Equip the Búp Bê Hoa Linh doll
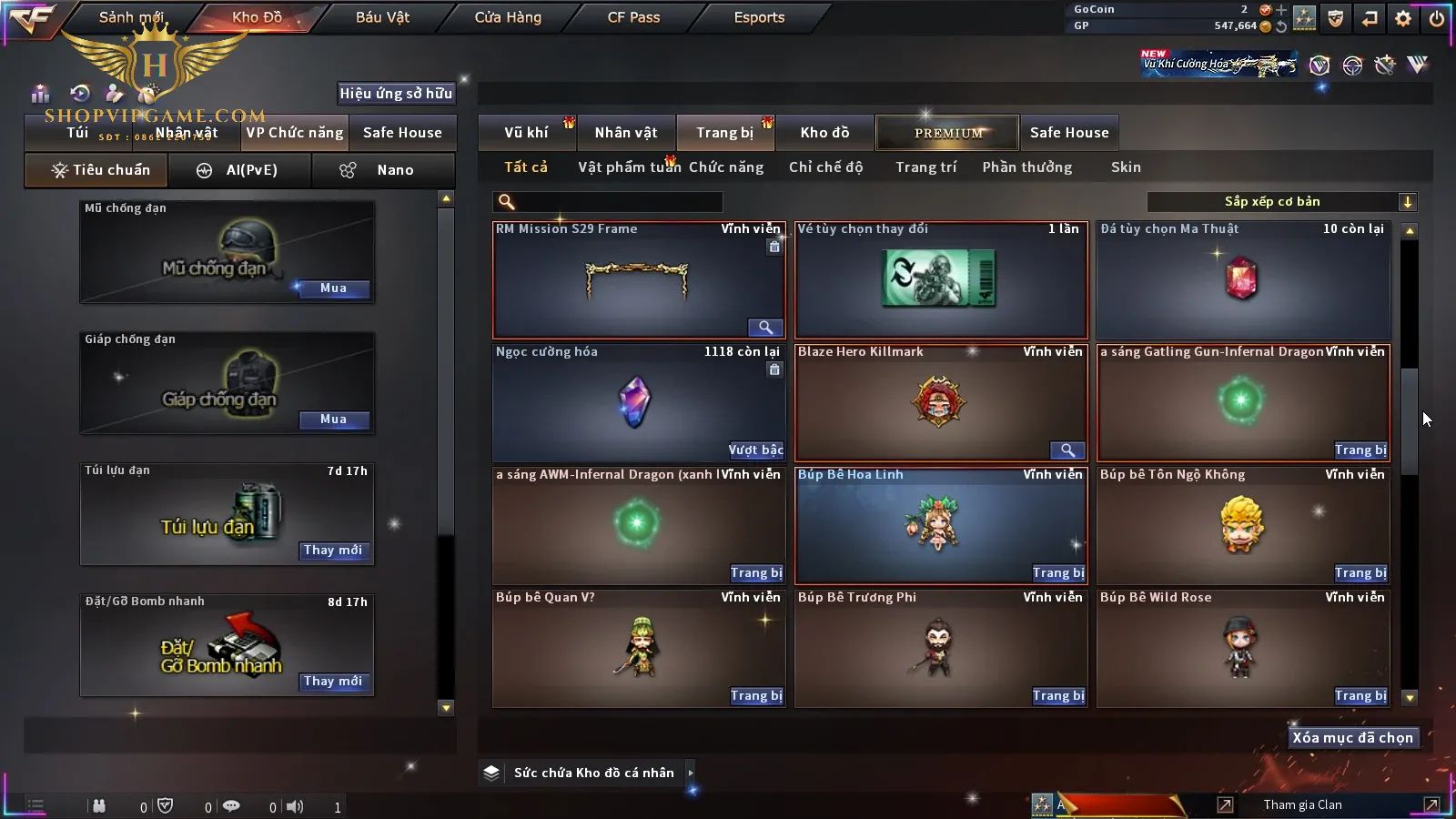Image resolution: width=1456 pixels, height=819 pixels. [1058, 573]
